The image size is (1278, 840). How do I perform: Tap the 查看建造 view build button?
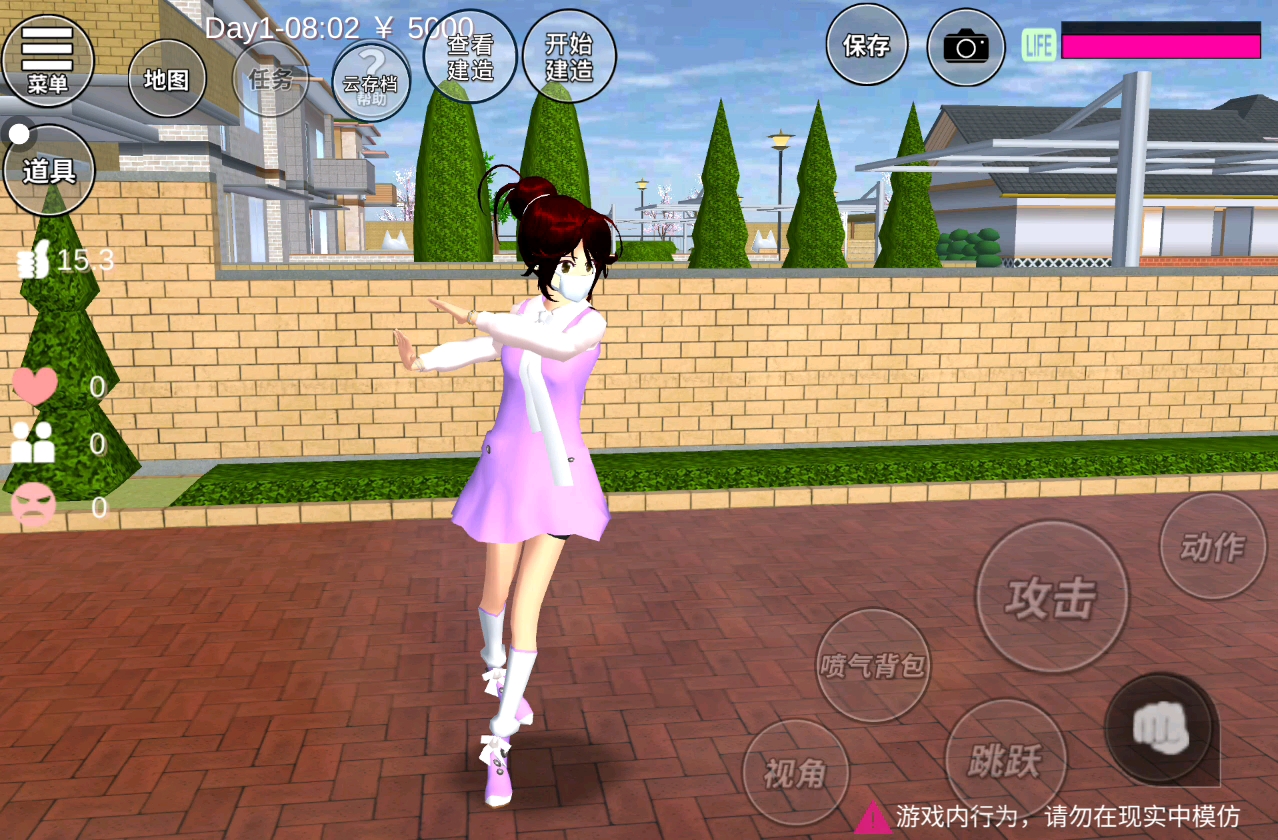470,57
